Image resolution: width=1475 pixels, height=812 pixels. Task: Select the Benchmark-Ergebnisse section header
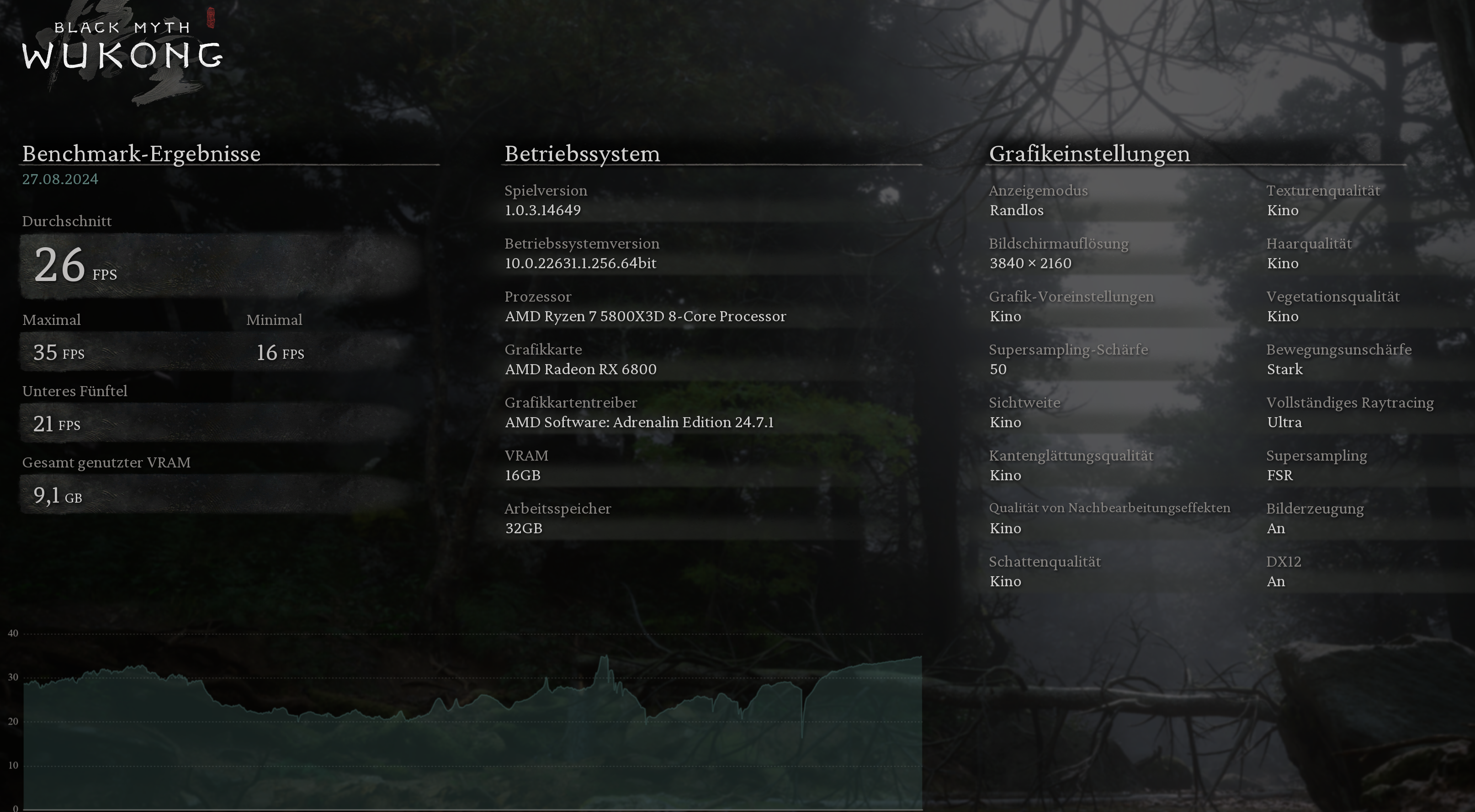pyautogui.click(x=141, y=154)
